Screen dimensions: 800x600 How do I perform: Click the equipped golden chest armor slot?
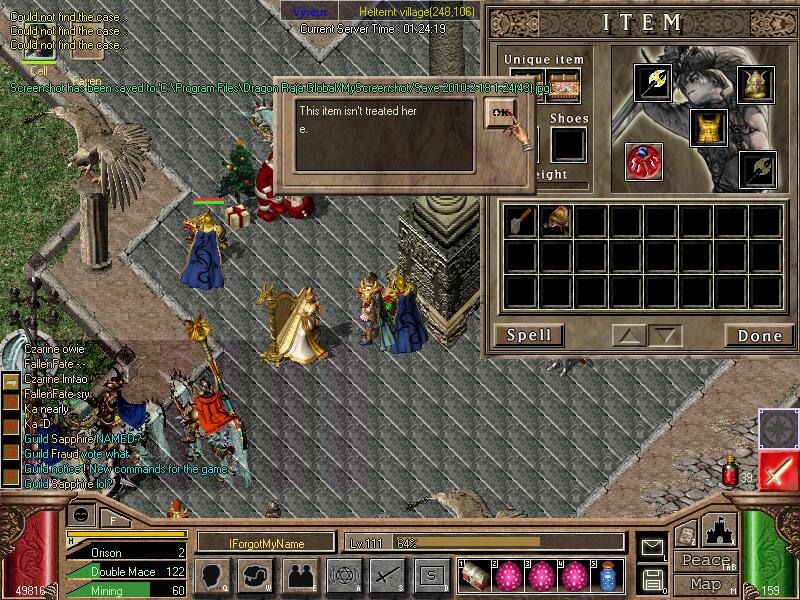pos(708,128)
